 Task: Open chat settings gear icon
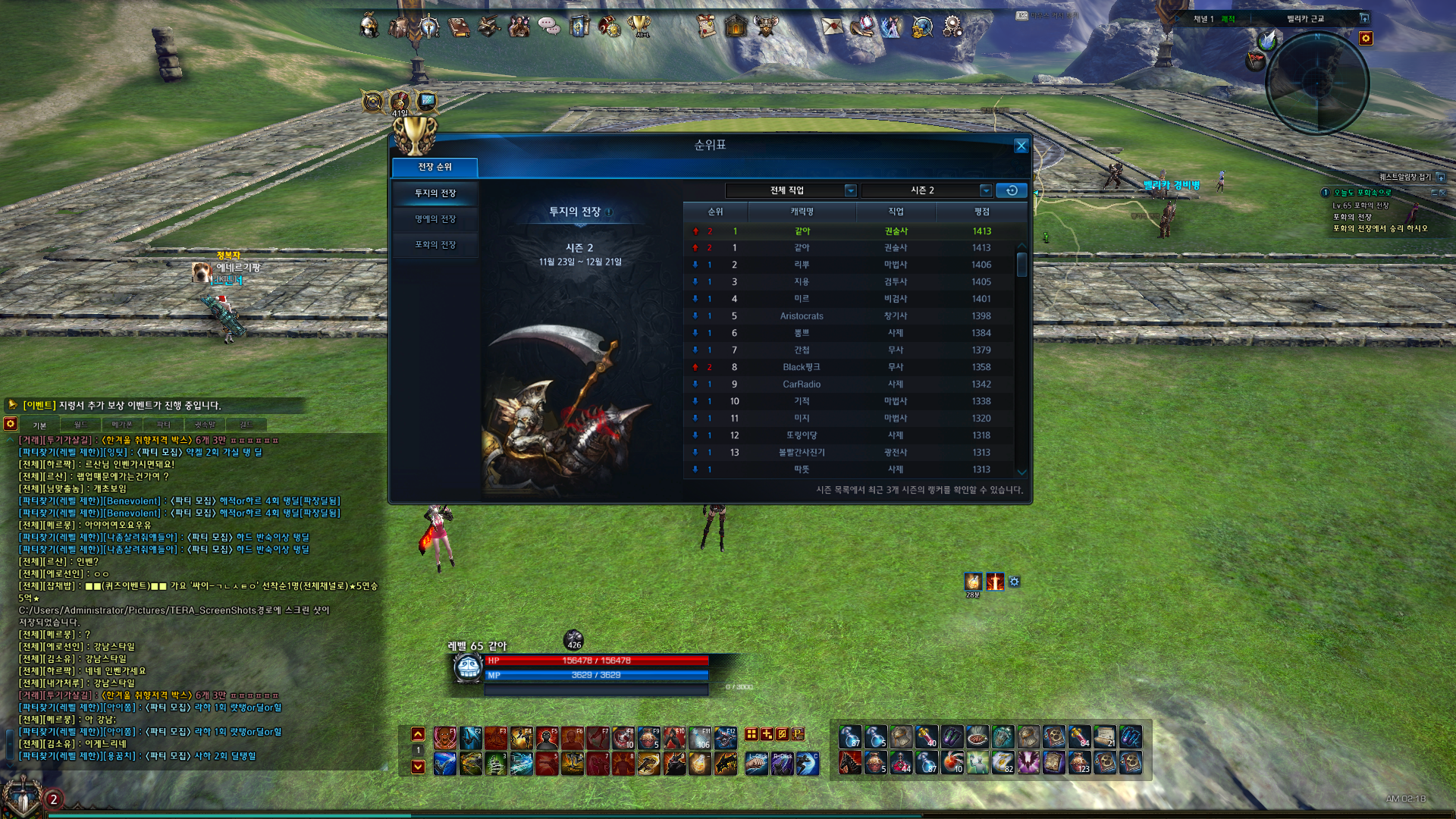11,424
